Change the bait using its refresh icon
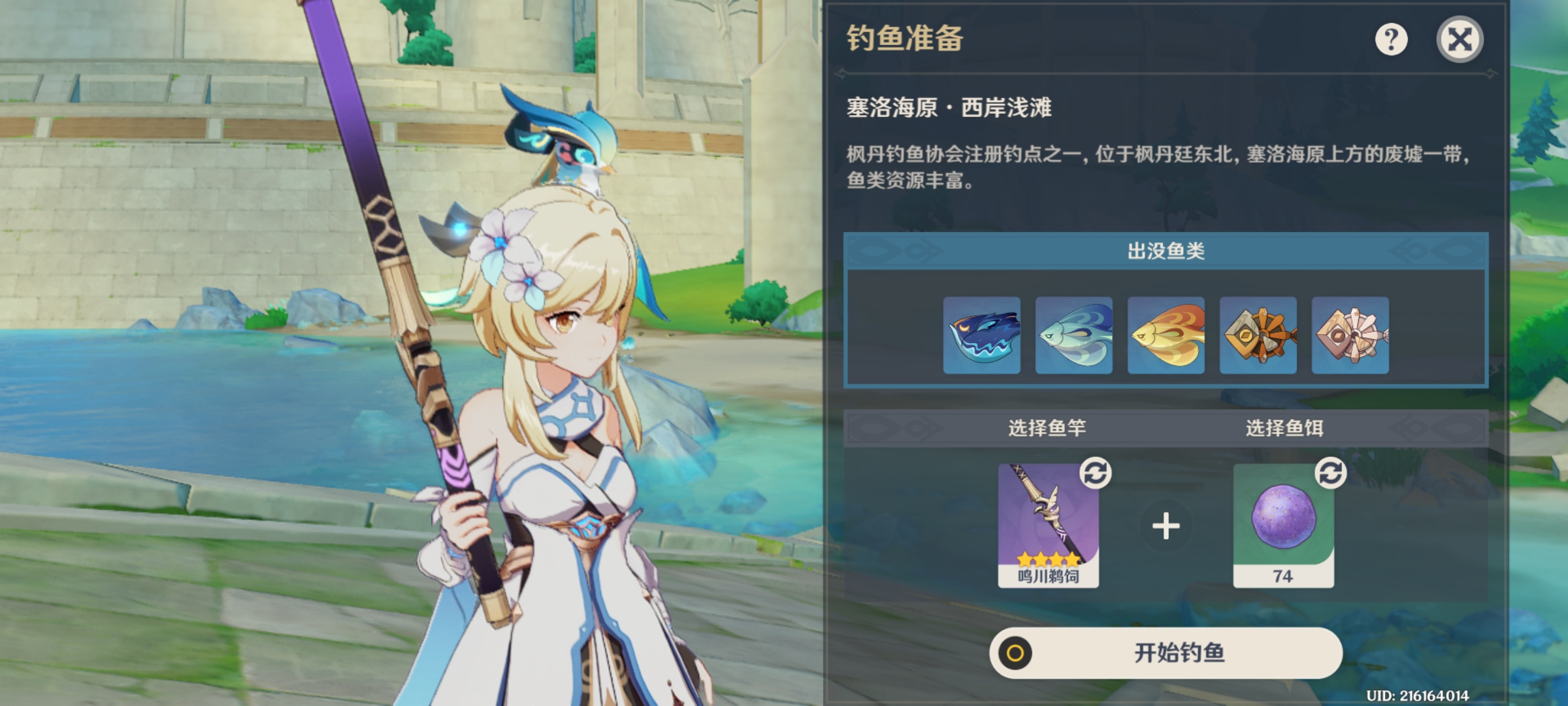Image resolution: width=1568 pixels, height=706 pixels. point(1331,473)
